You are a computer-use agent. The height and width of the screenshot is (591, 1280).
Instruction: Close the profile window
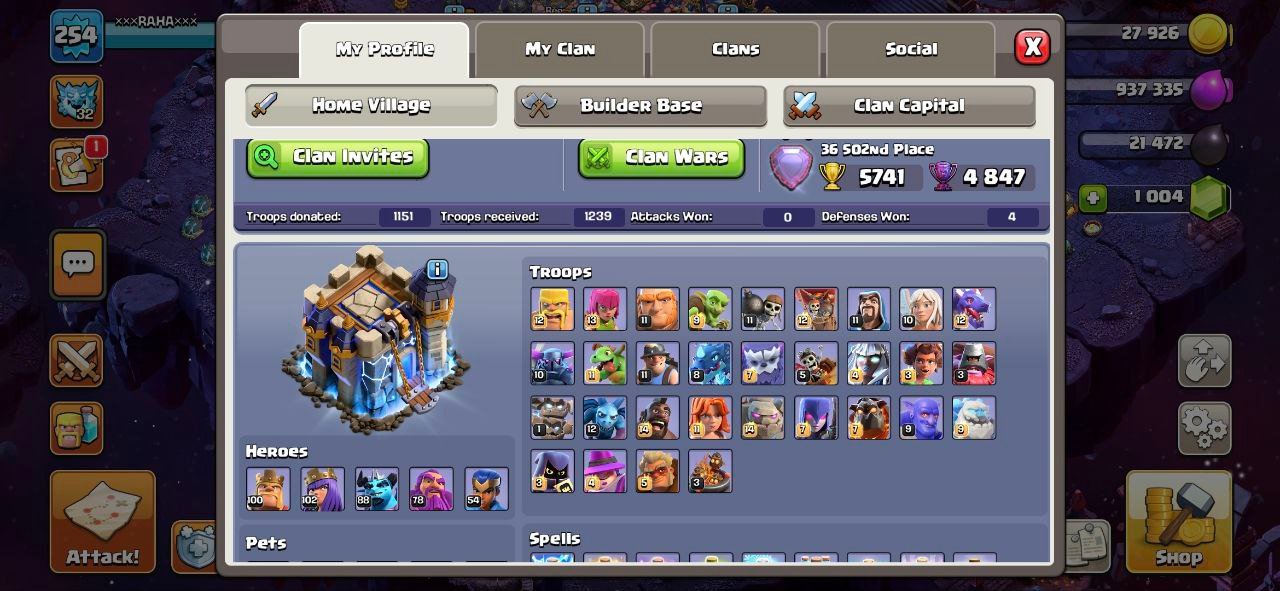tap(1032, 47)
